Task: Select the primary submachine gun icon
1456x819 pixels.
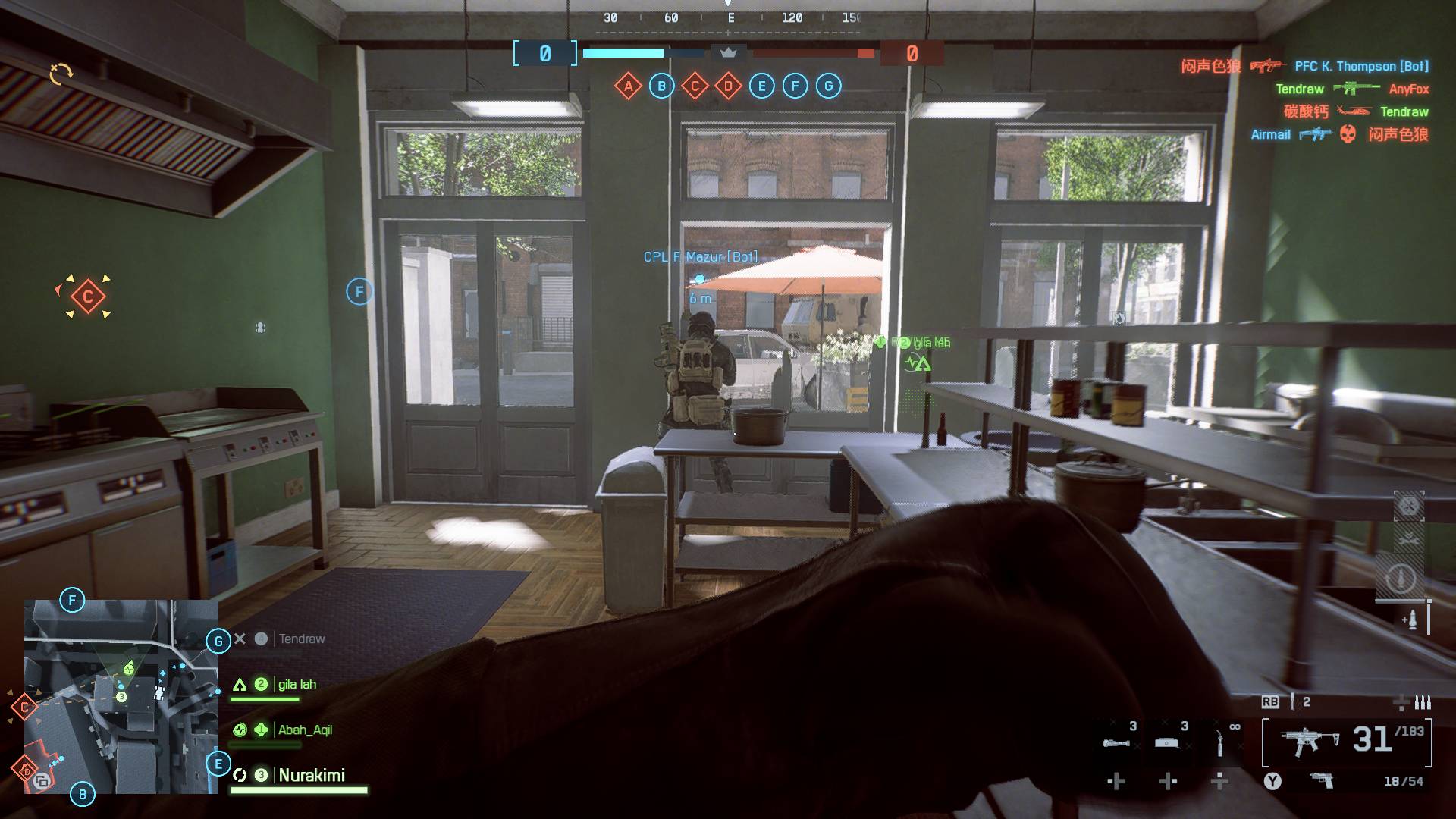Action: [x=1309, y=741]
